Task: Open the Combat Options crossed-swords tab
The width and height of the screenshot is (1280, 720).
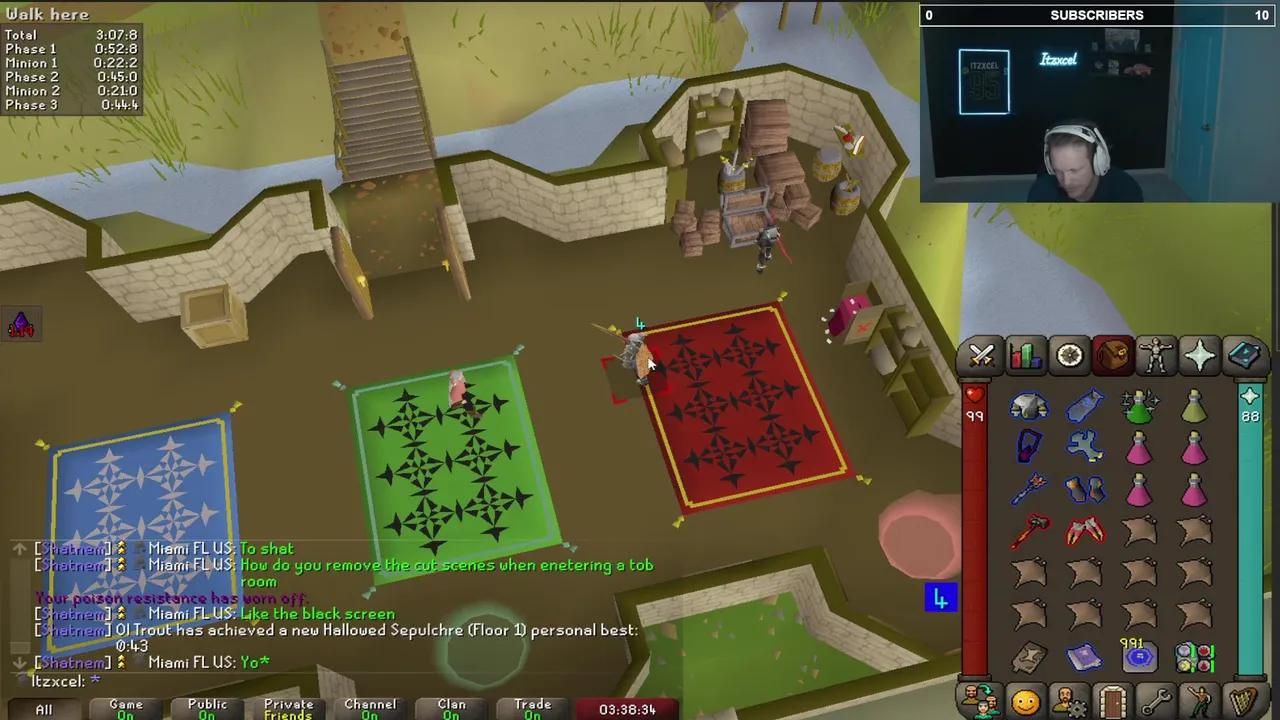Action: (981, 355)
